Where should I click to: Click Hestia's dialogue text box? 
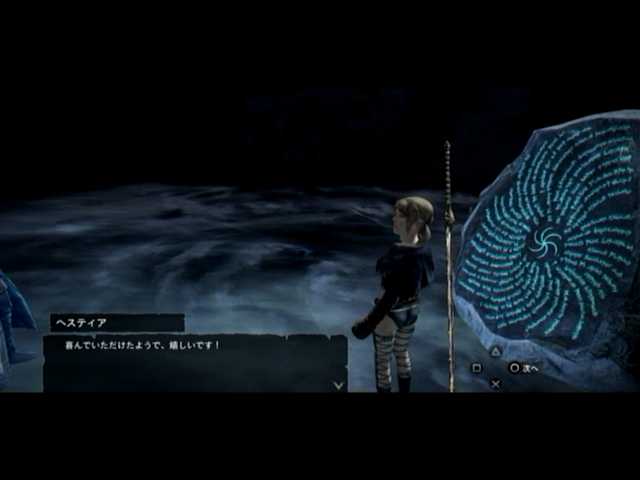pyautogui.click(x=194, y=362)
